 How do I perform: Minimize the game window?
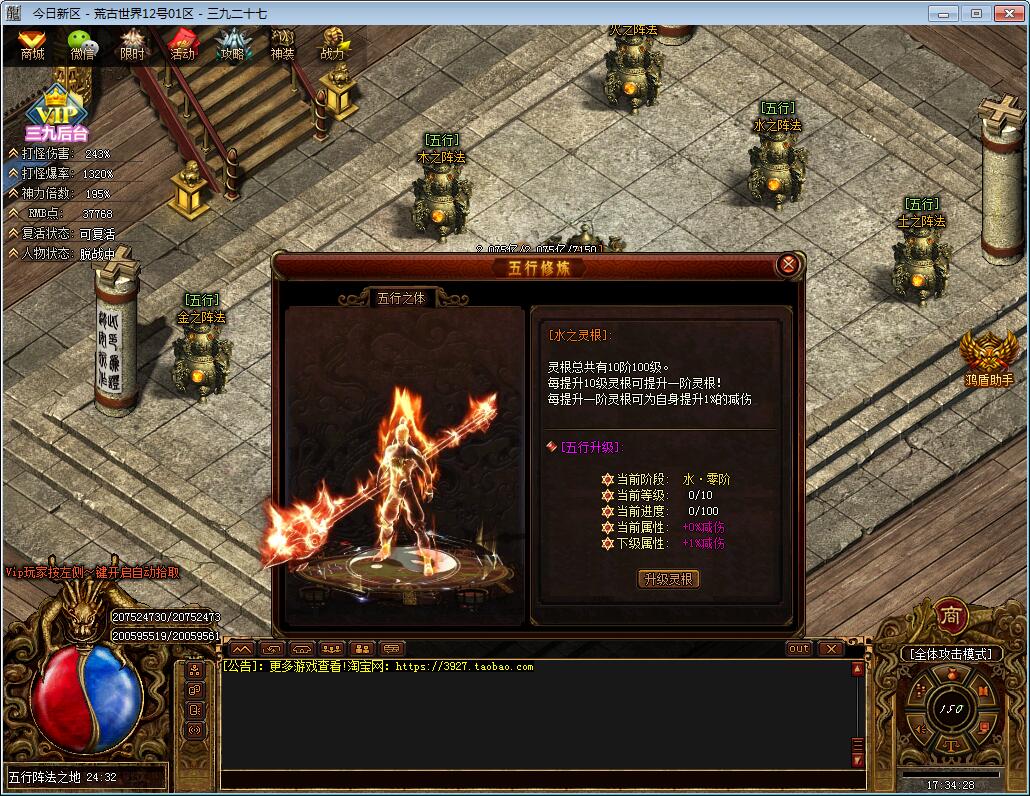(x=943, y=13)
